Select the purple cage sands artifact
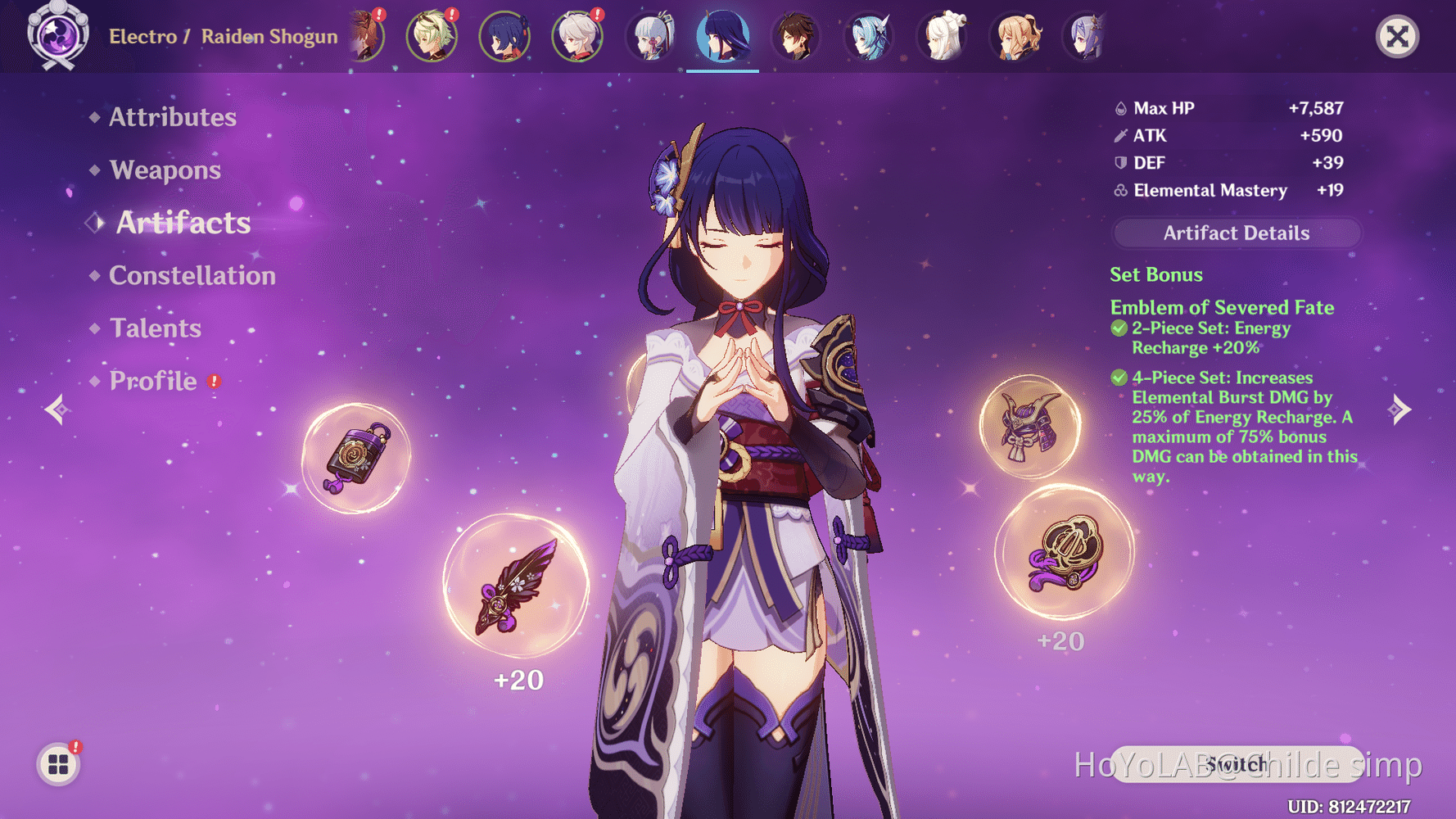The height and width of the screenshot is (819, 1456). [356, 458]
